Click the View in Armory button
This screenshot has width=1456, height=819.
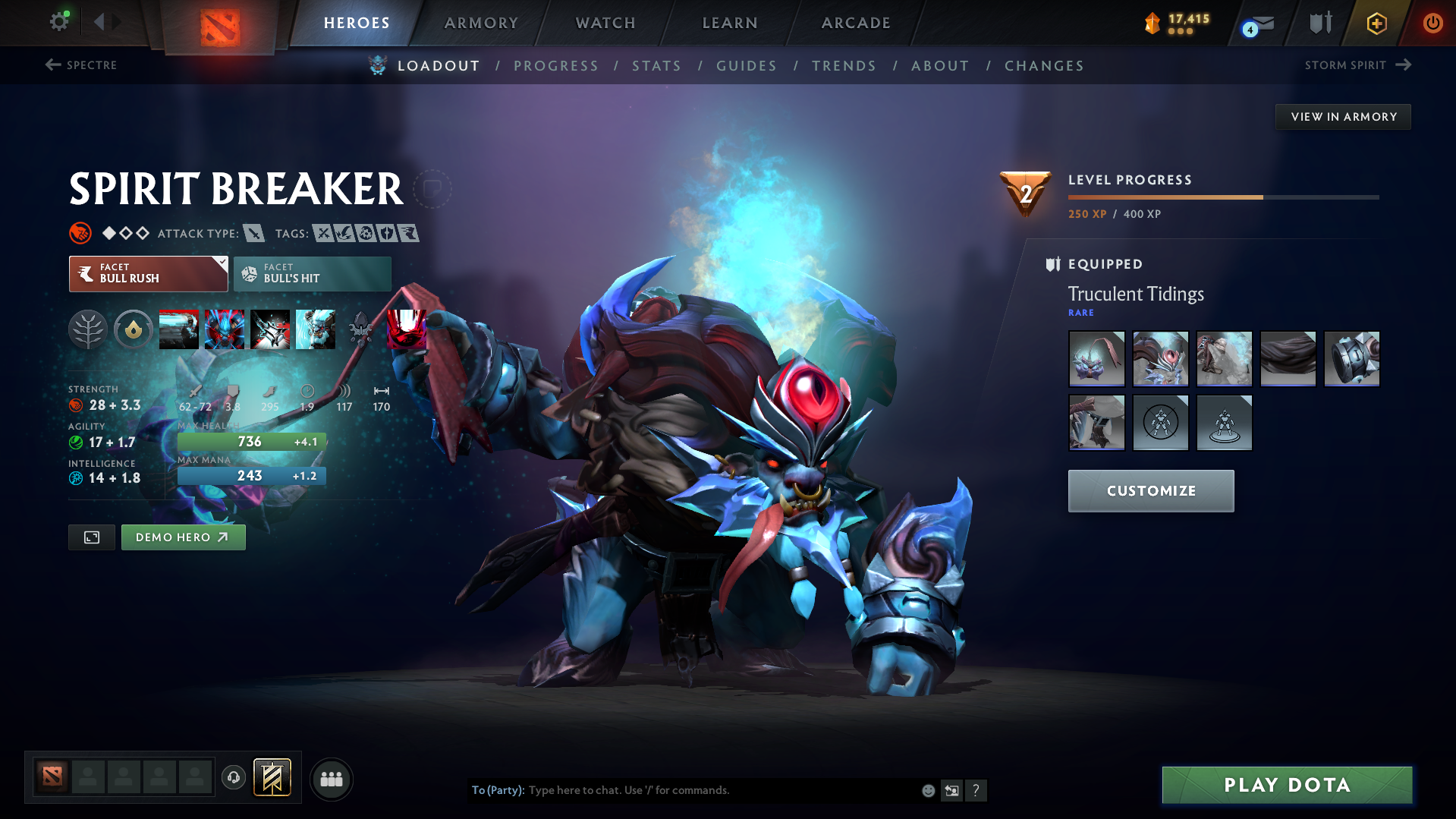click(x=1343, y=117)
